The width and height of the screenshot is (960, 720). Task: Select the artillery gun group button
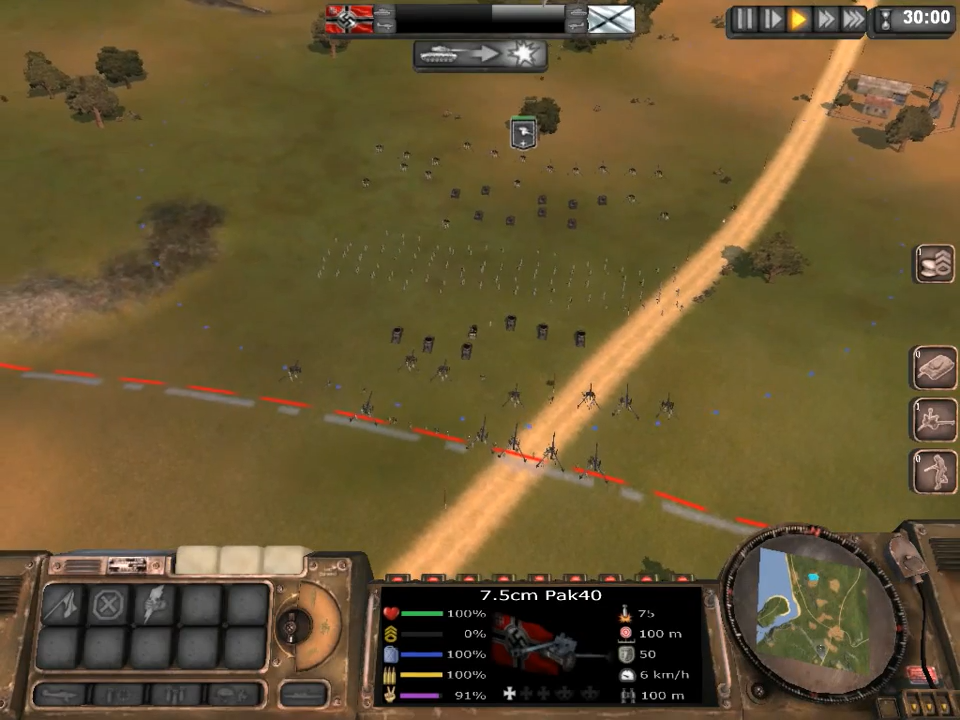(x=935, y=419)
